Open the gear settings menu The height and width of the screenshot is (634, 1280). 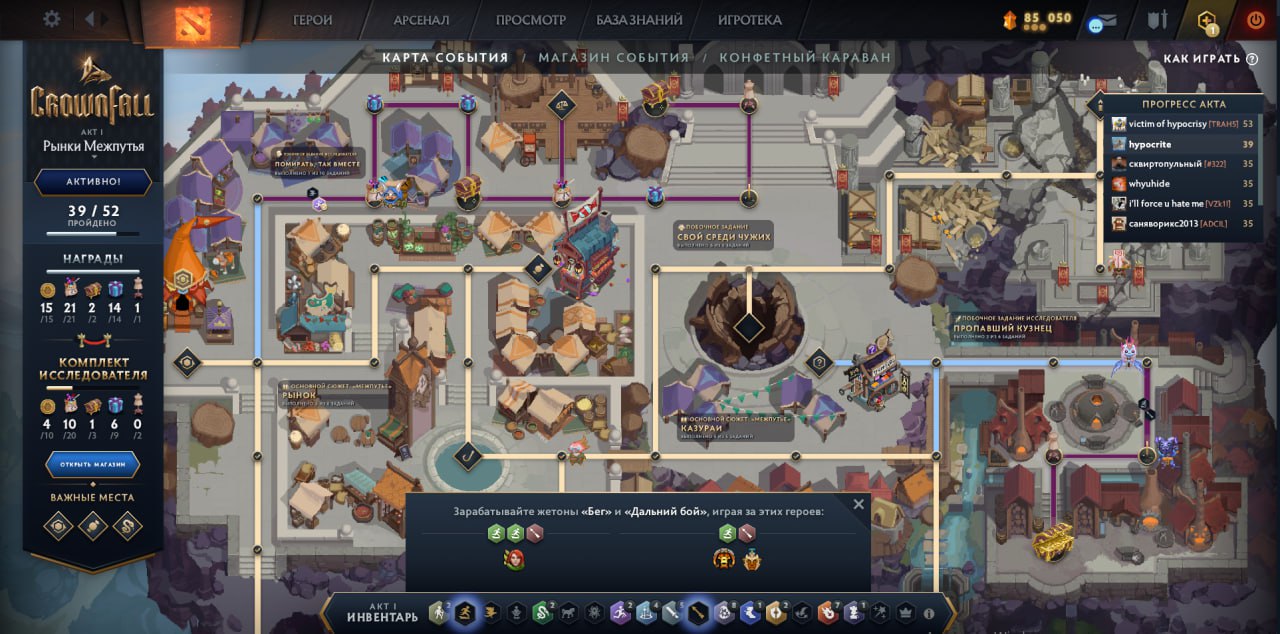point(52,19)
